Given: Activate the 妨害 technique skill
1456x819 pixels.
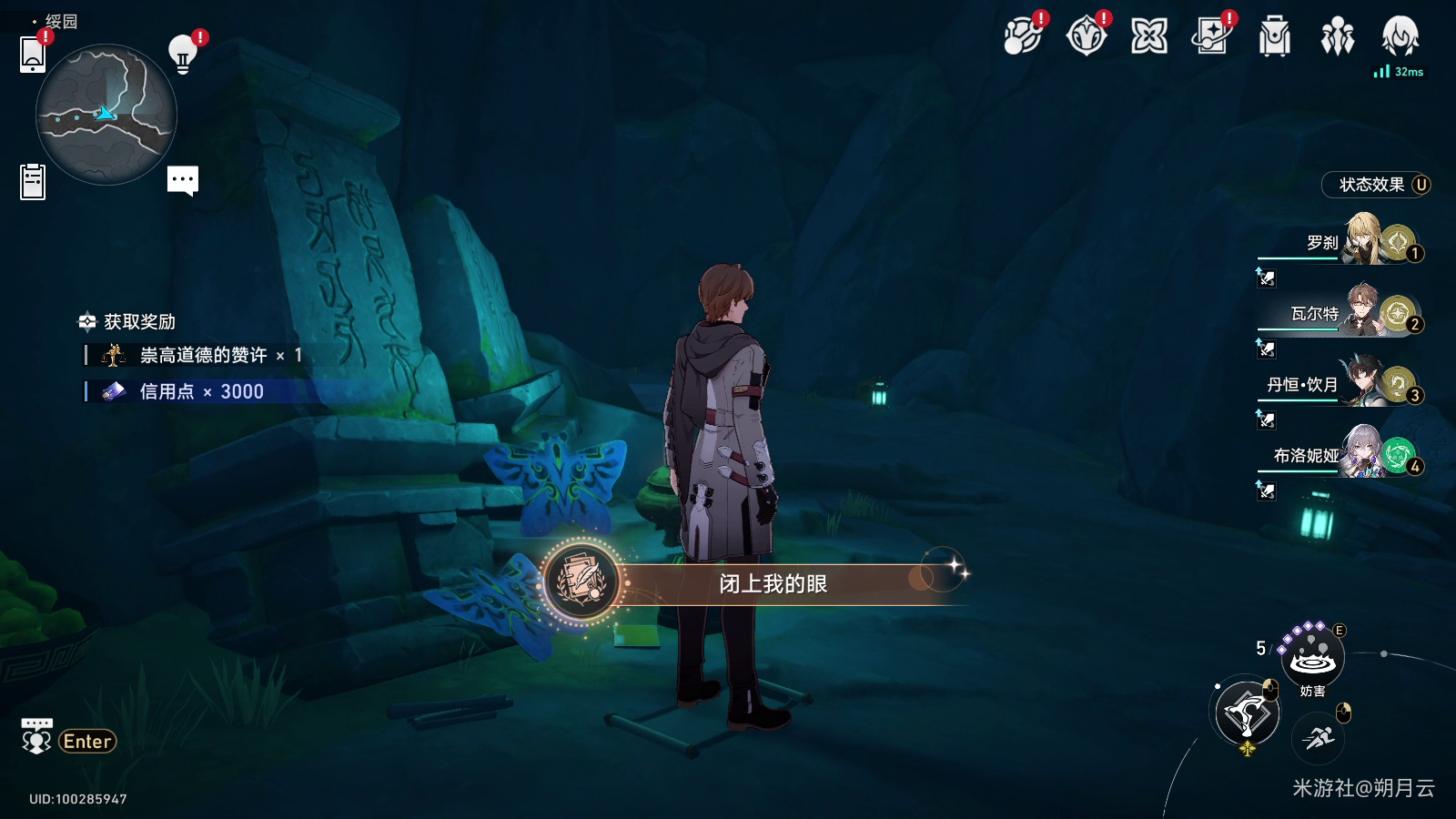Looking at the screenshot, I should pyautogui.click(x=1312, y=657).
